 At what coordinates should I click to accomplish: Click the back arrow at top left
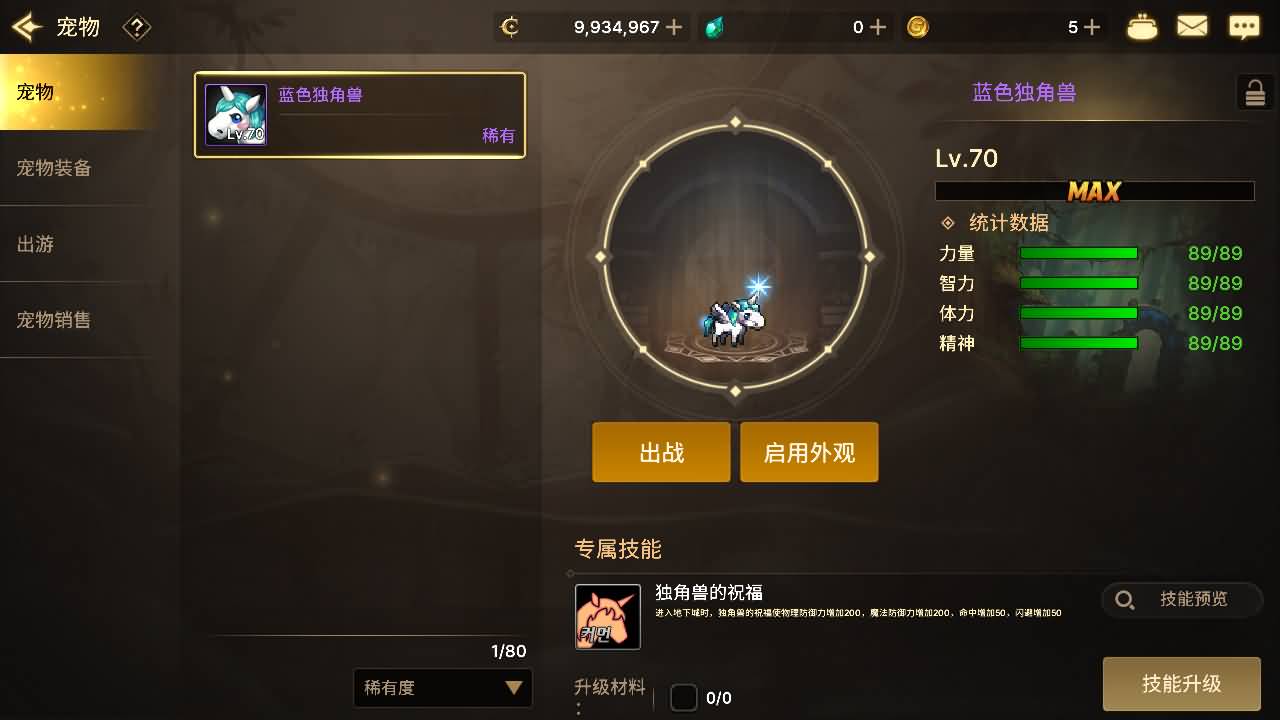(x=27, y=27)
